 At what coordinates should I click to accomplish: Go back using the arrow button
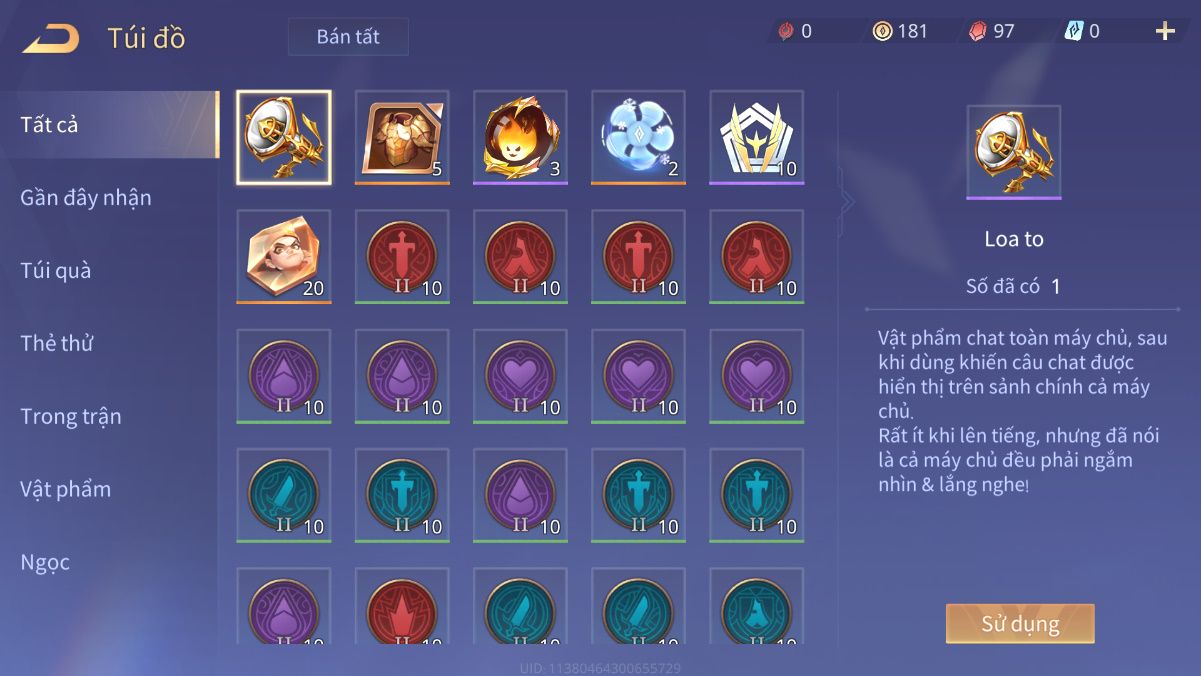point(51,38)
